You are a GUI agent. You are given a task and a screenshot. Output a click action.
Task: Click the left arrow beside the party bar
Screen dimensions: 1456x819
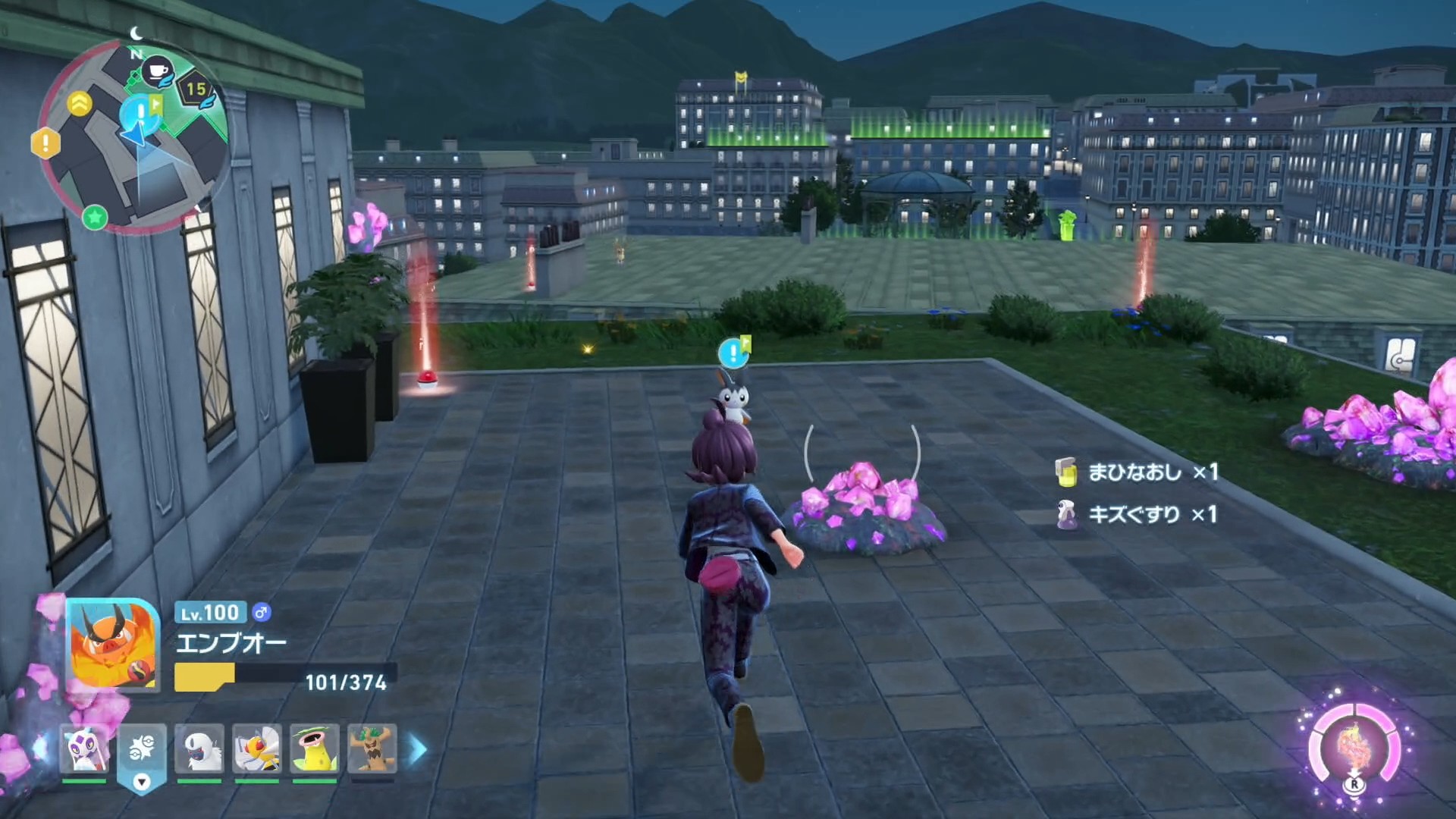pyautogui.click(x=39, y=749)
